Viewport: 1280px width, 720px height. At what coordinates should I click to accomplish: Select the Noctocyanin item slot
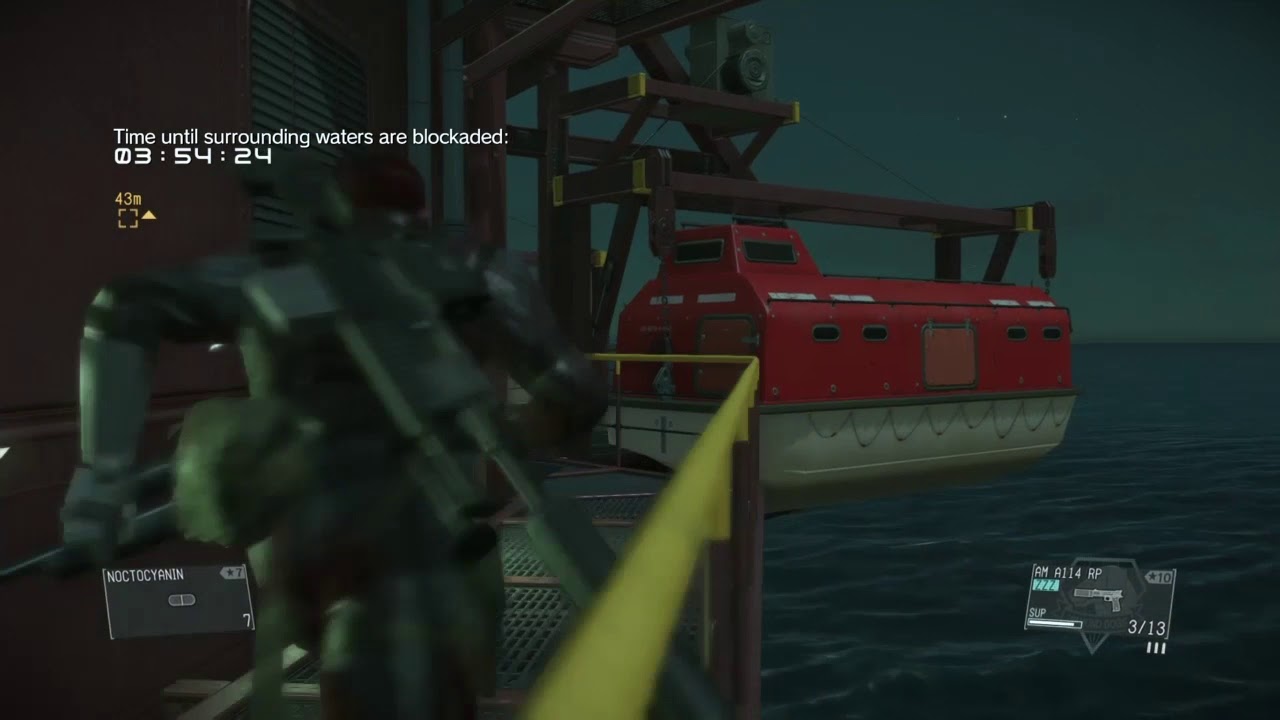click(177, 601)
